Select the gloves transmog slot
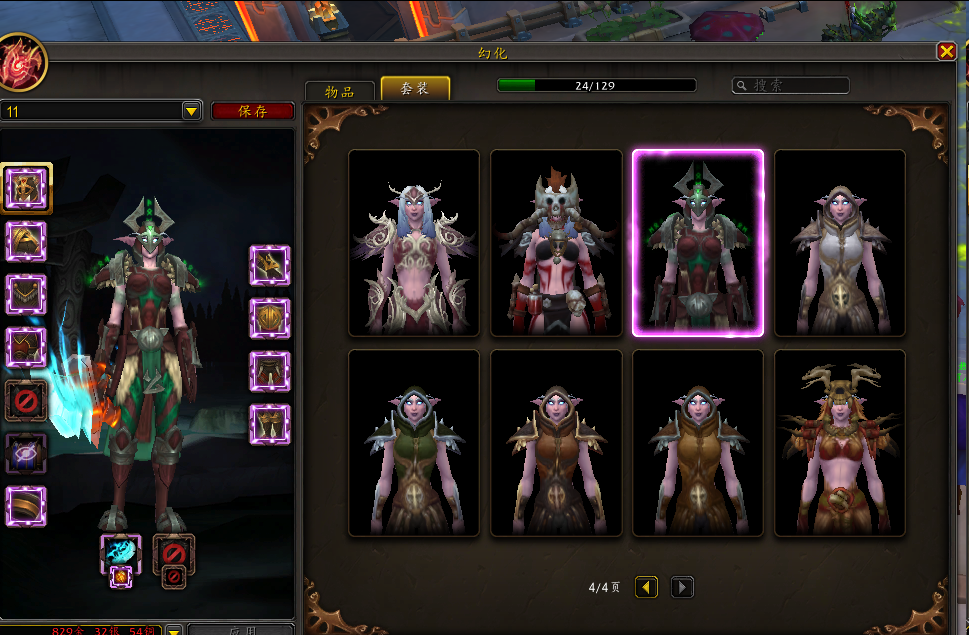969x635 pixels. pos(269,266)
